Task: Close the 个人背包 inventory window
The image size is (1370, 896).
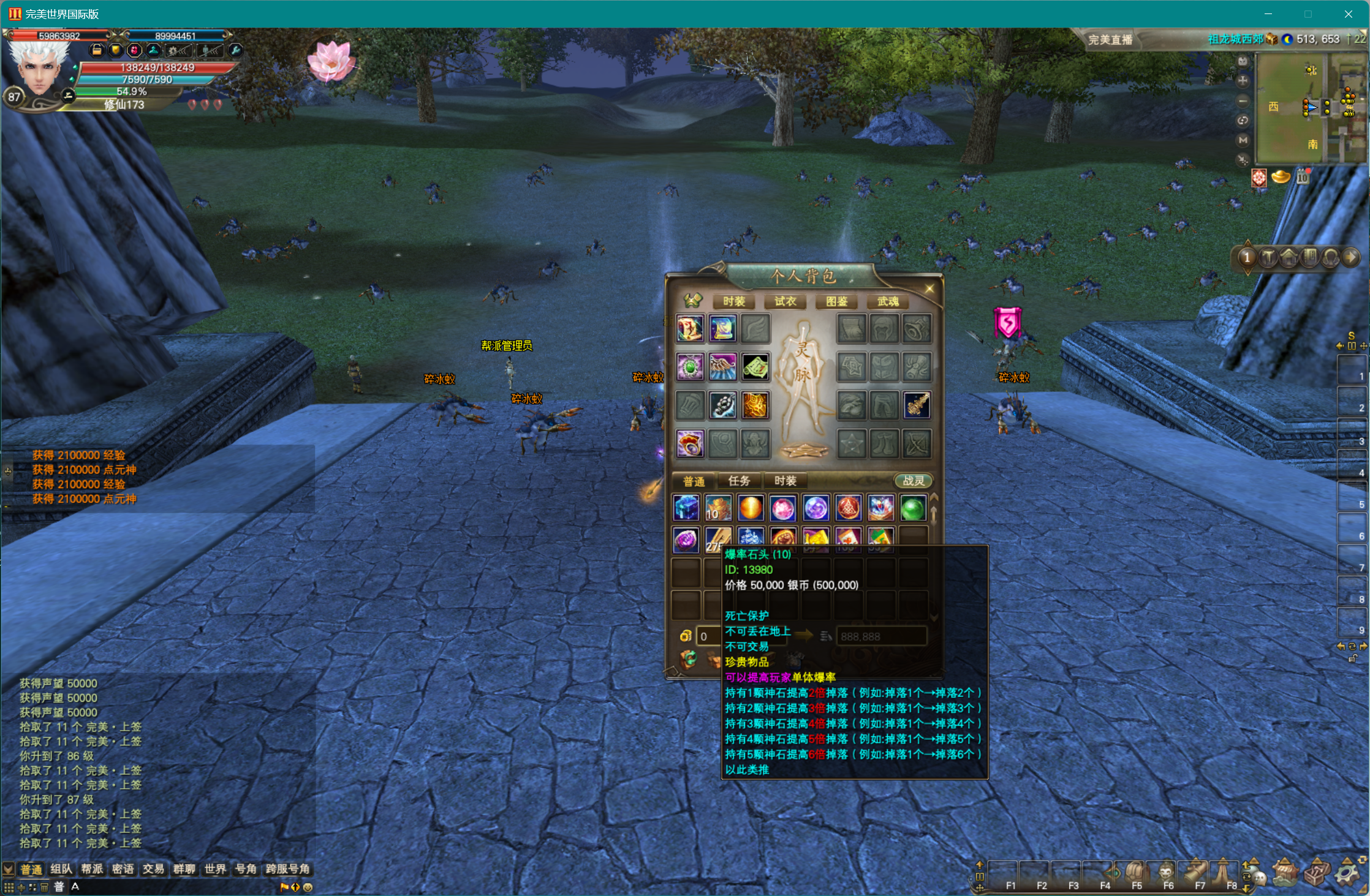Action: (x=929, y=288)
